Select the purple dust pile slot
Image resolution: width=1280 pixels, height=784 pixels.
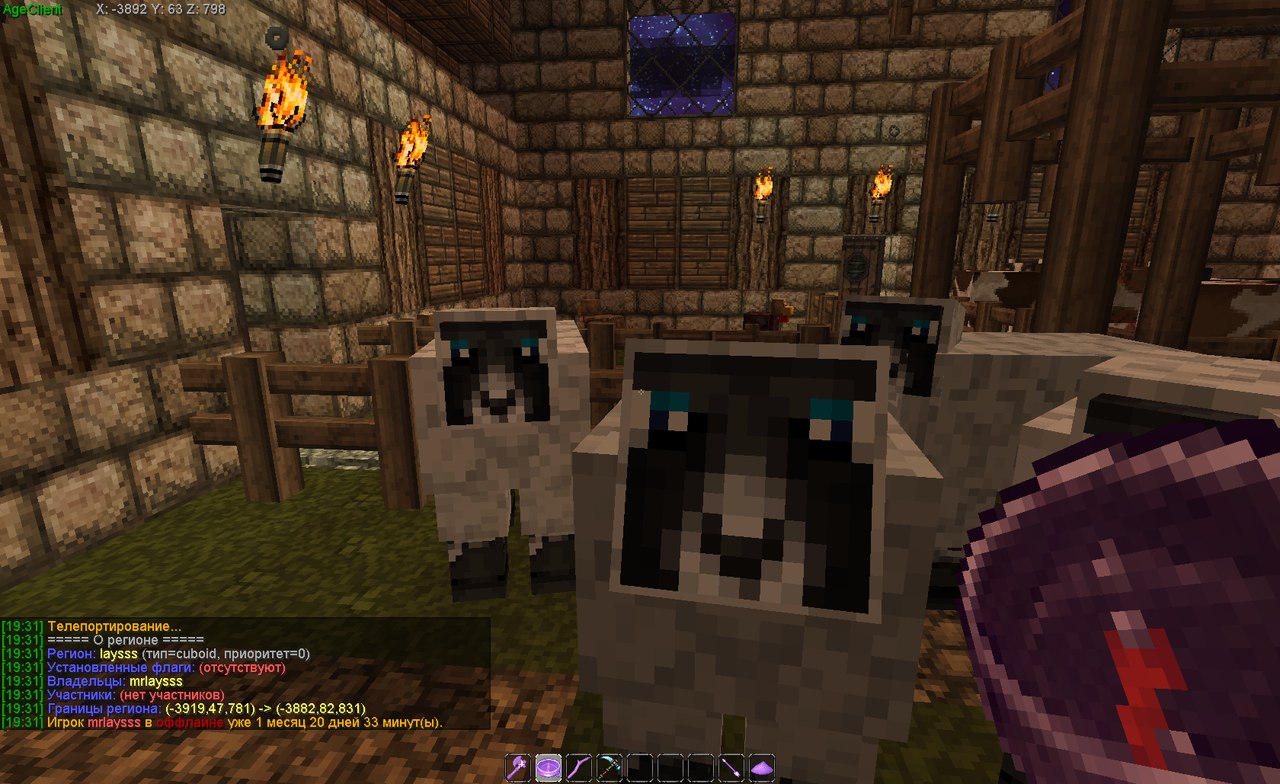pos(762,769)
